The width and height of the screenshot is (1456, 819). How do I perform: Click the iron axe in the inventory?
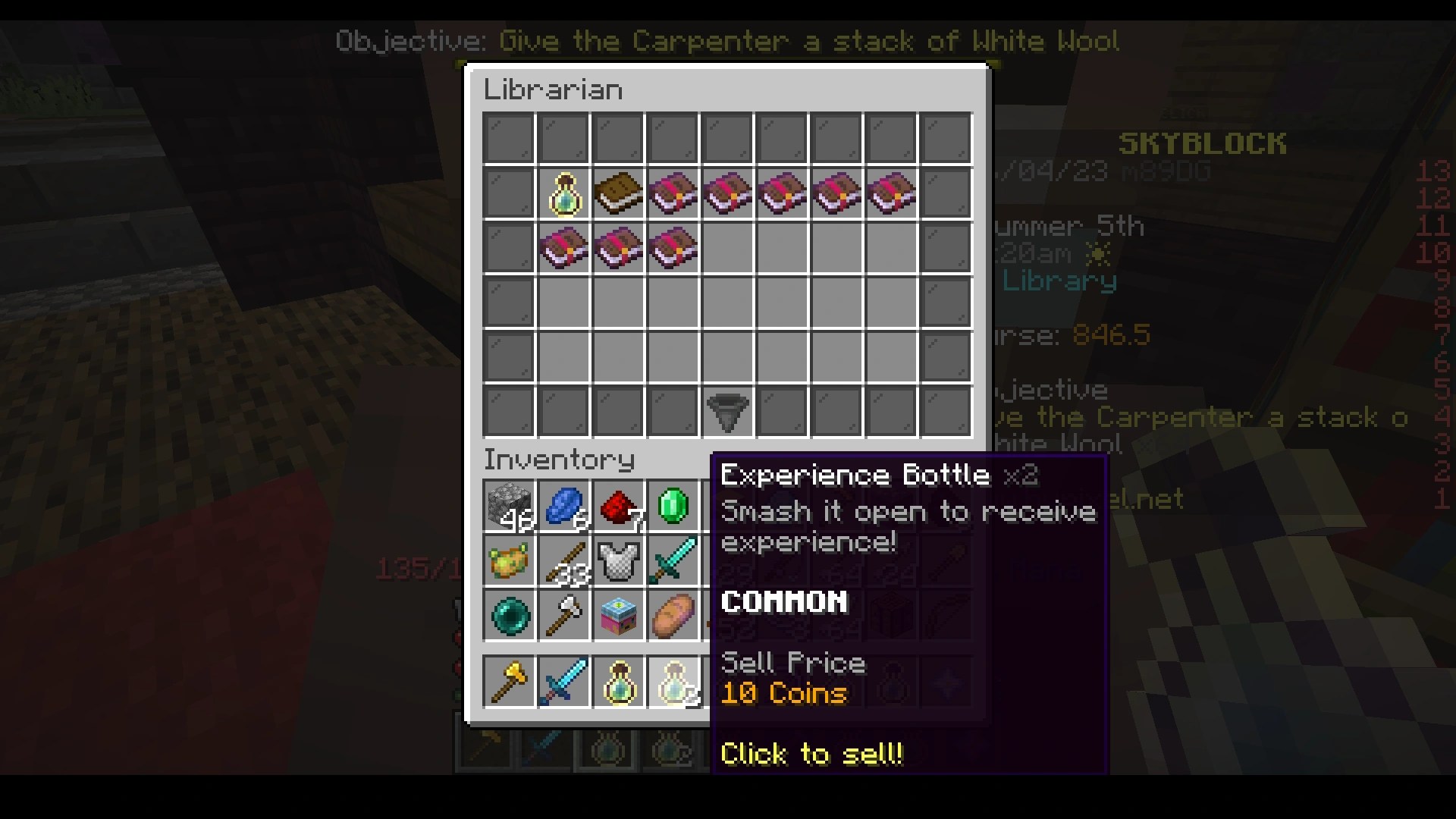(563, 615)
